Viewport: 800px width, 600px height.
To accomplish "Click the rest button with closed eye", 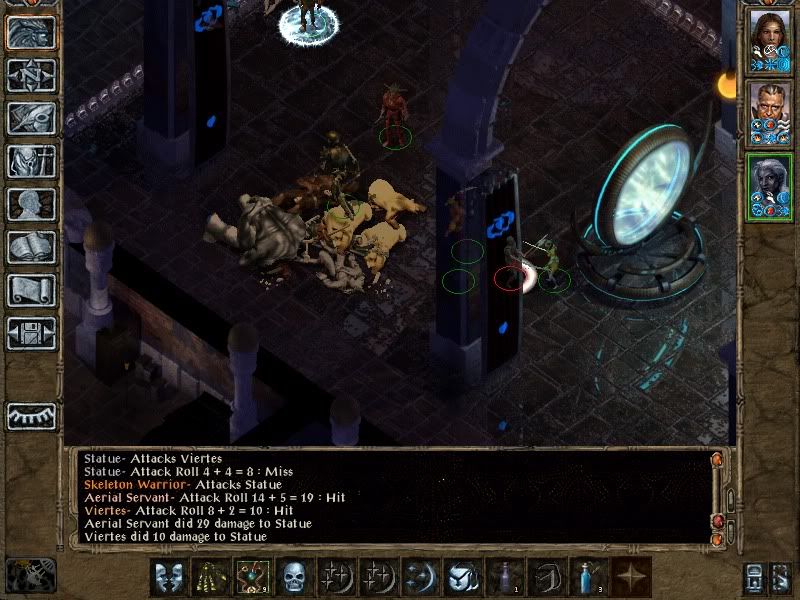I will (x=32, y=415).
